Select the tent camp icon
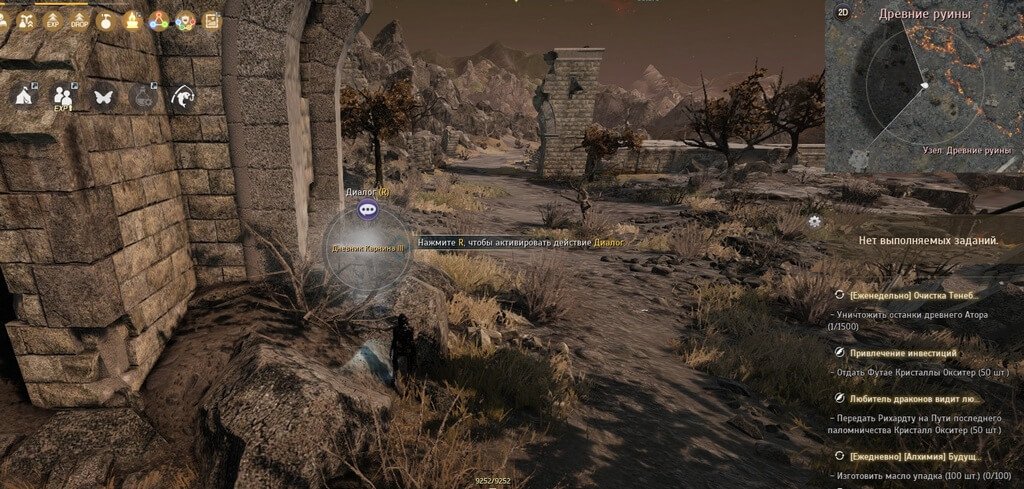 pyautogui.click(x=22, y=96)
